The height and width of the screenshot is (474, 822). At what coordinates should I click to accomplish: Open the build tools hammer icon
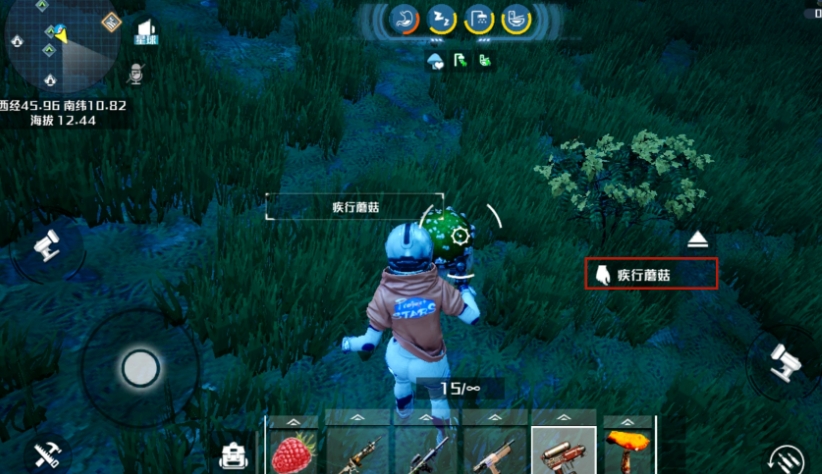coord(47,456)
